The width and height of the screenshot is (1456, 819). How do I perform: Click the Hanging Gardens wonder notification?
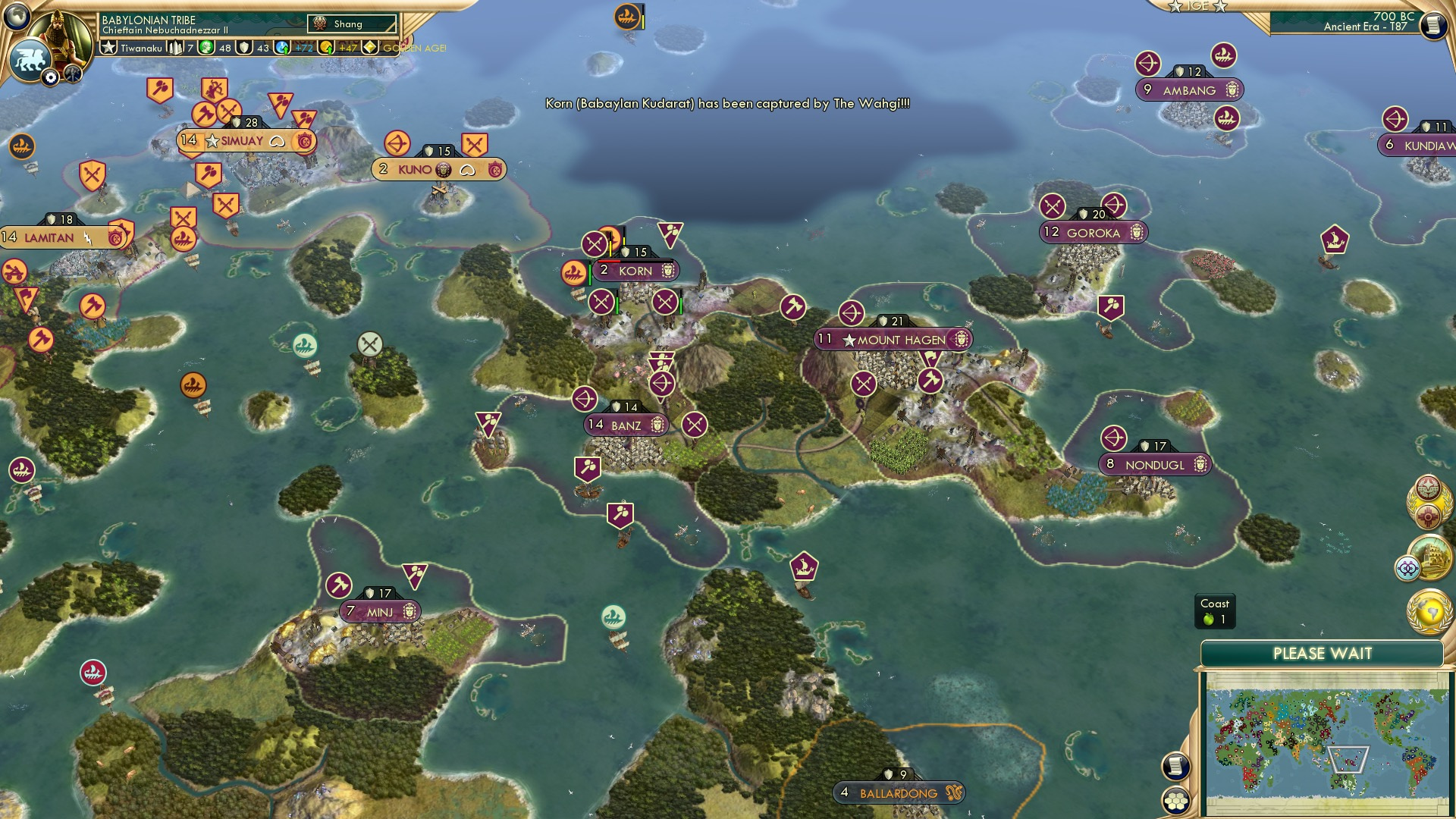1429,557
